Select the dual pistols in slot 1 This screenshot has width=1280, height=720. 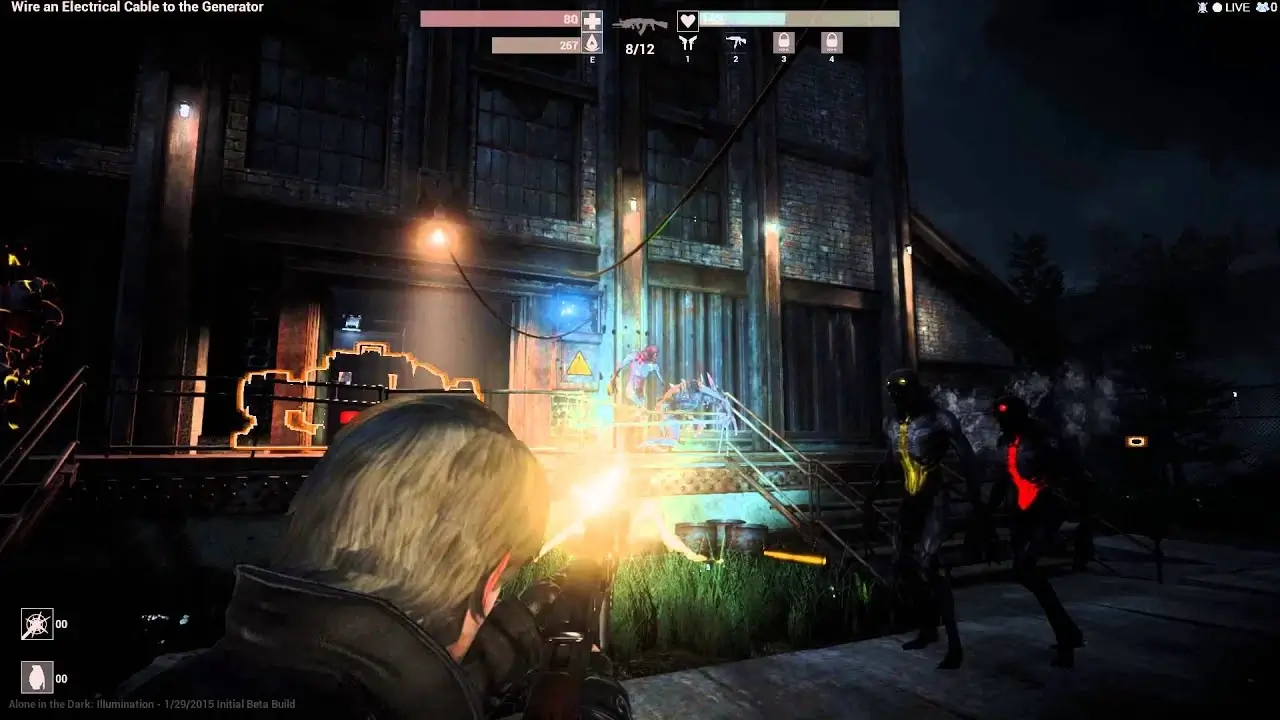pyautogui.click(x=687, y=43)
